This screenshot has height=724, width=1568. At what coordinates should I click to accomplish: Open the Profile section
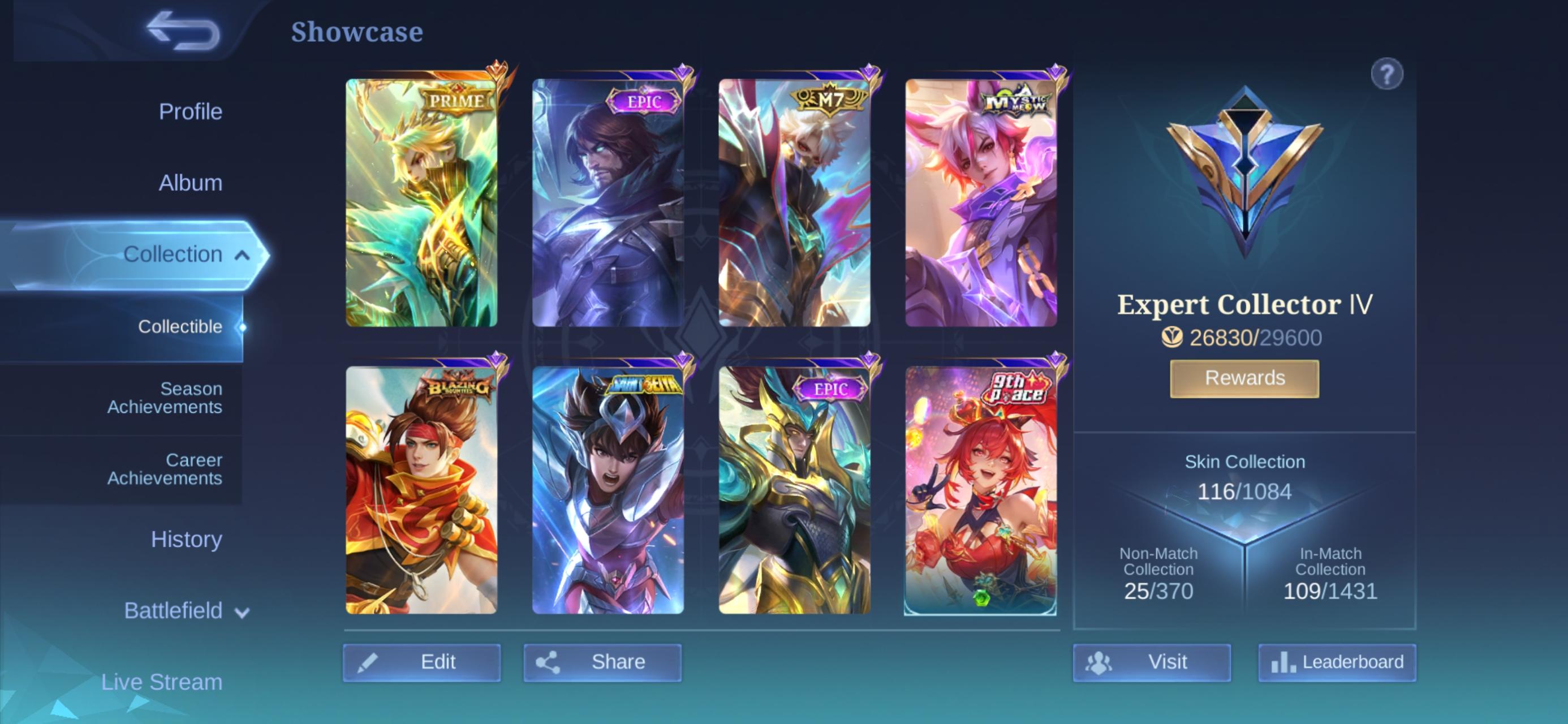tap(190, 111)
